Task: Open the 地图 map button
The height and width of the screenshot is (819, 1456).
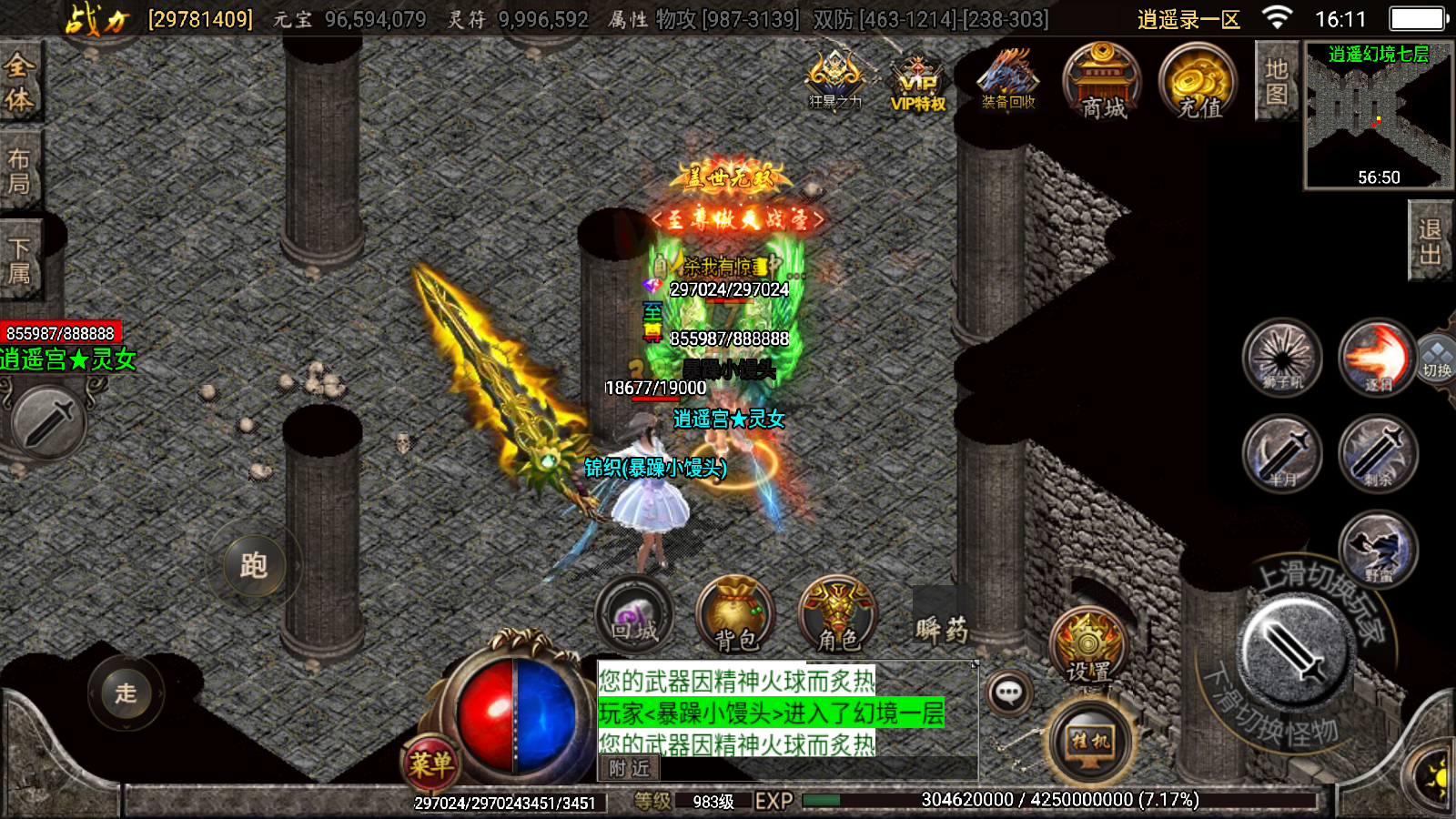Action: [1276, 82]
